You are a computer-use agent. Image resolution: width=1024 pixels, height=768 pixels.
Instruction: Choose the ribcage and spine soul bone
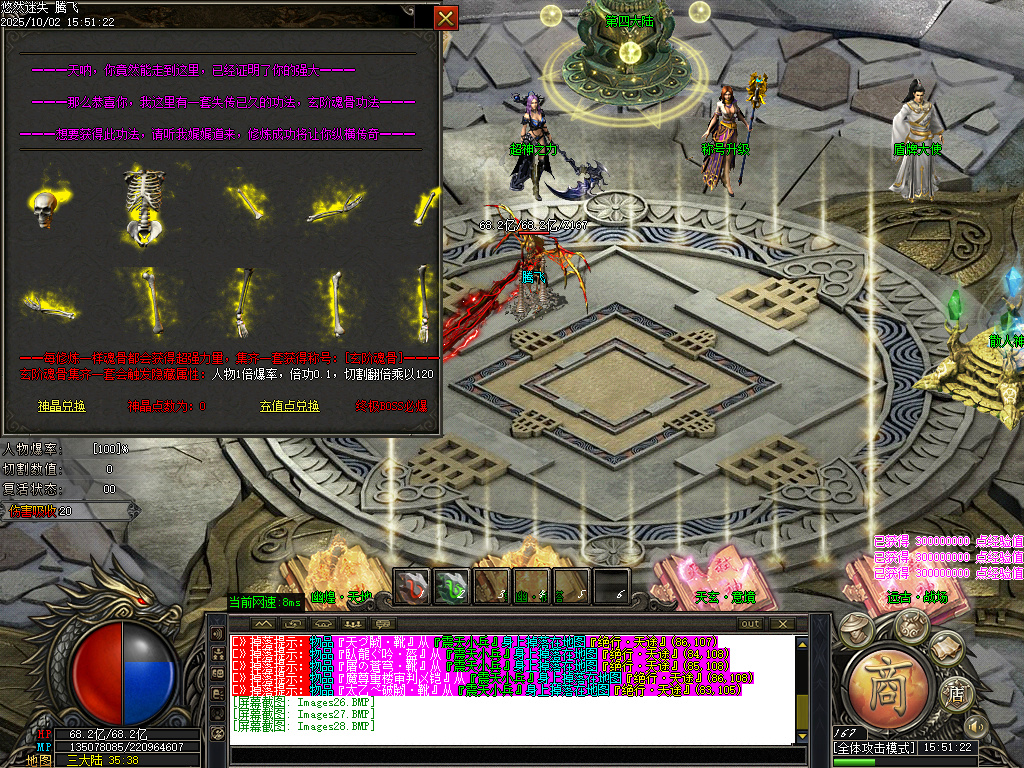pos(144,207)
